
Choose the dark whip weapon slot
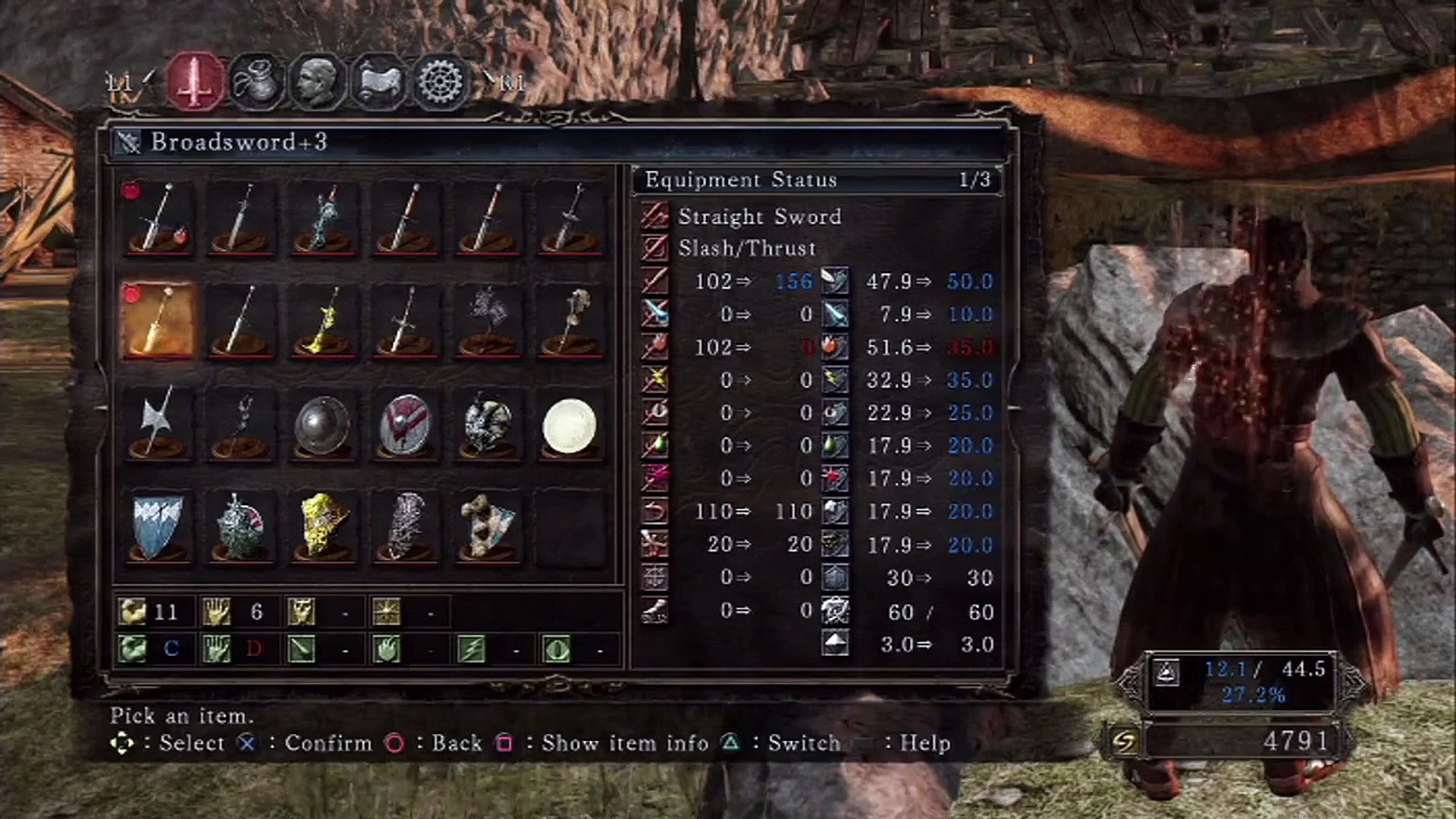(x=240, y=425)
